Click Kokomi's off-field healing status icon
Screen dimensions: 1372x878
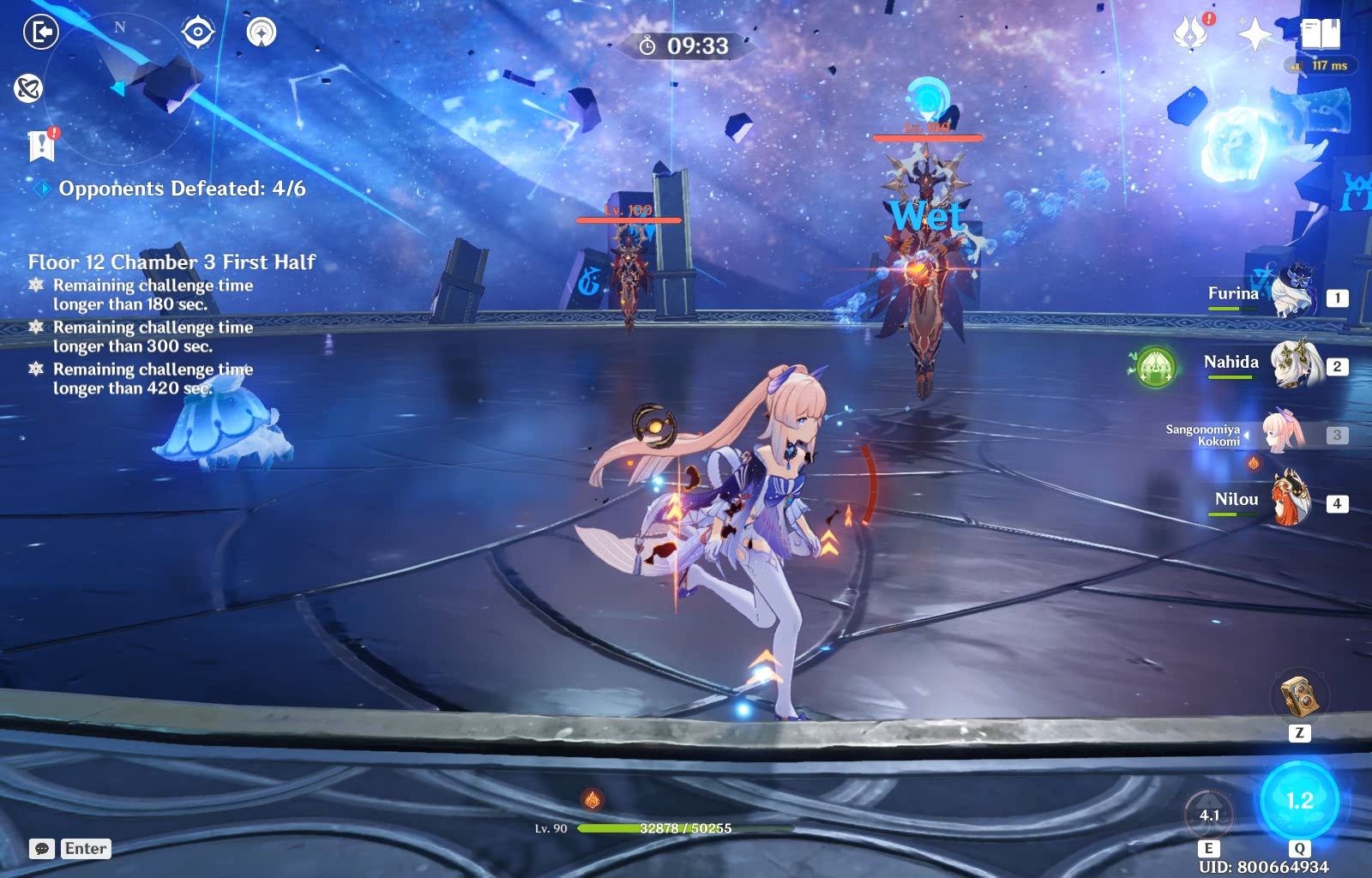pyautogui.click(x=1253, y=463)
